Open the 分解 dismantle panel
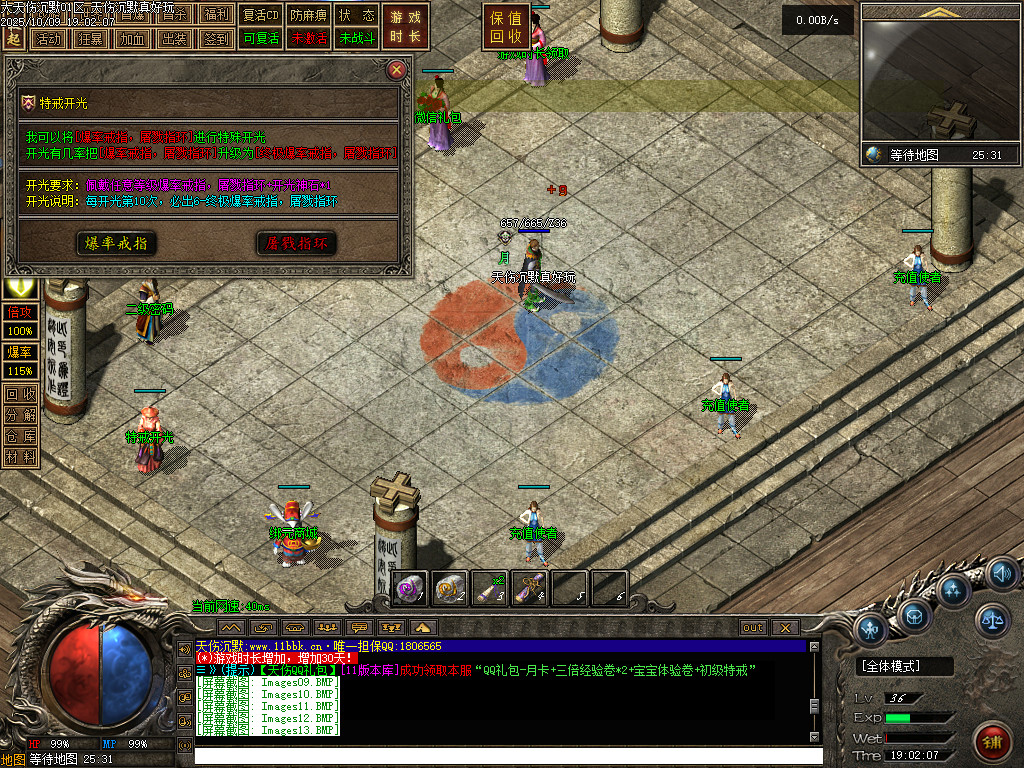The image size is (1024, 768). pyautogui.click(x=20, y=414)
